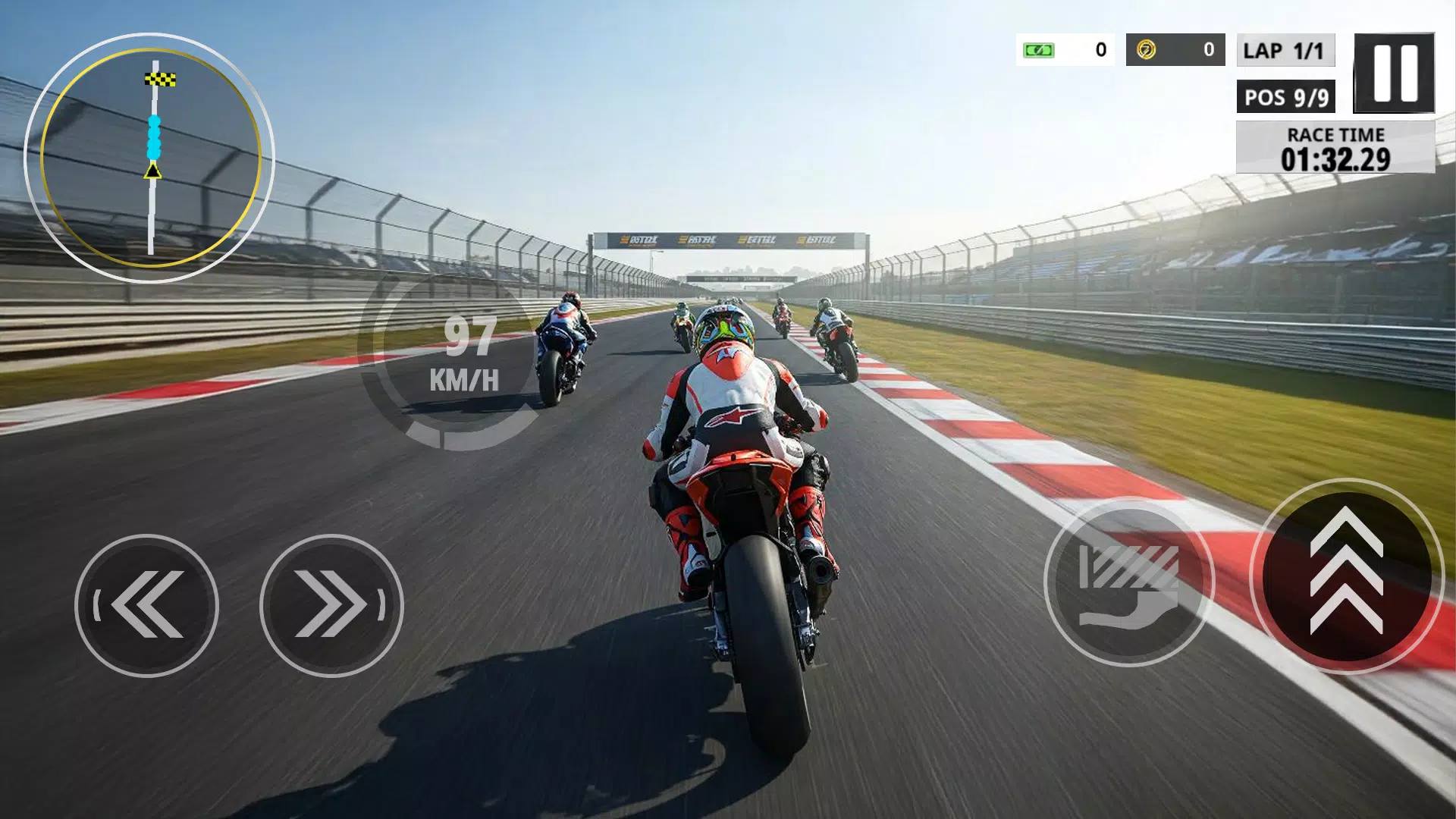Expand the LAP 1/1 indicator panel

[1285, 52]
